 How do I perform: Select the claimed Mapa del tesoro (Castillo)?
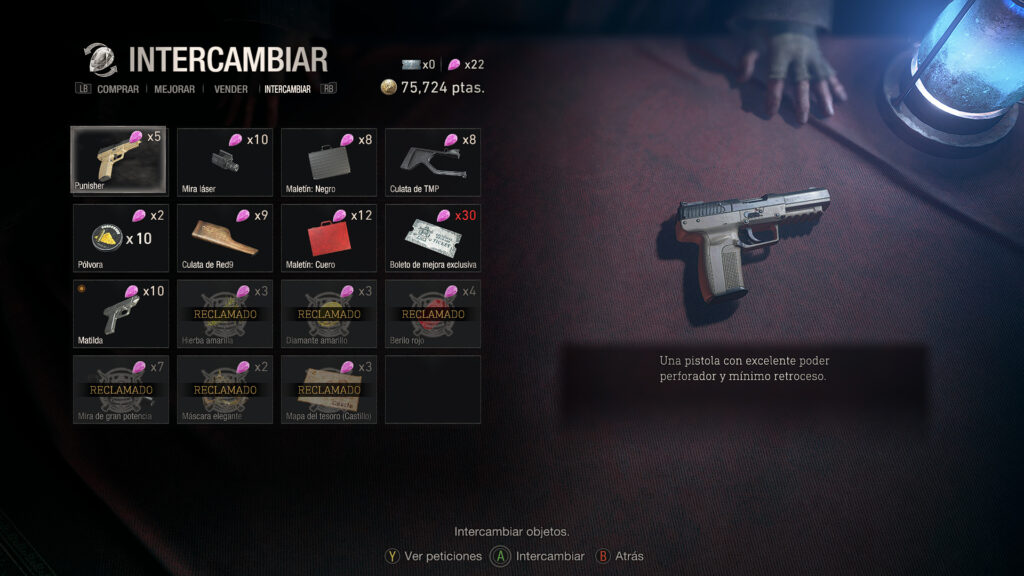click(328, 389)
